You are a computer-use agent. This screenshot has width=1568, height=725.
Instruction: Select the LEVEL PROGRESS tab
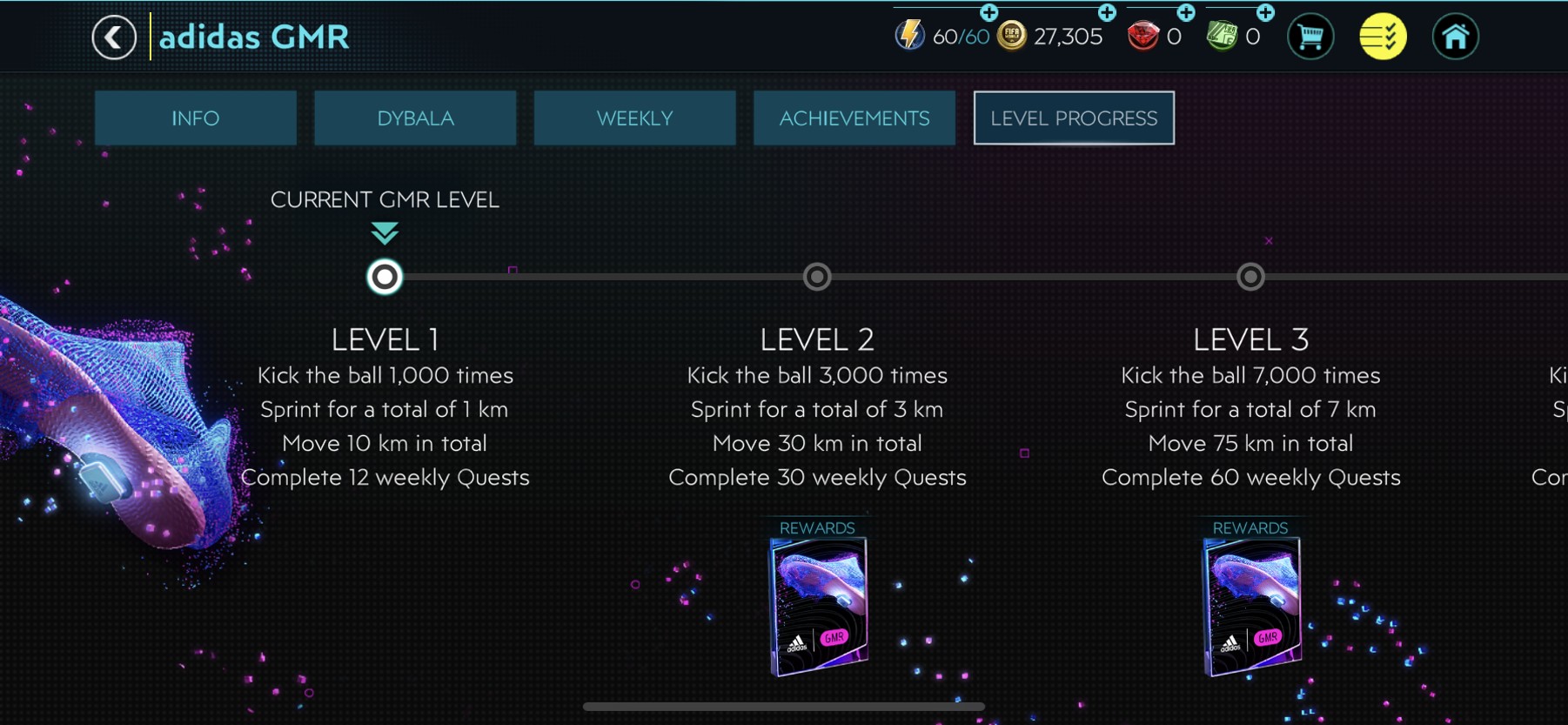tap(1074, 118)
